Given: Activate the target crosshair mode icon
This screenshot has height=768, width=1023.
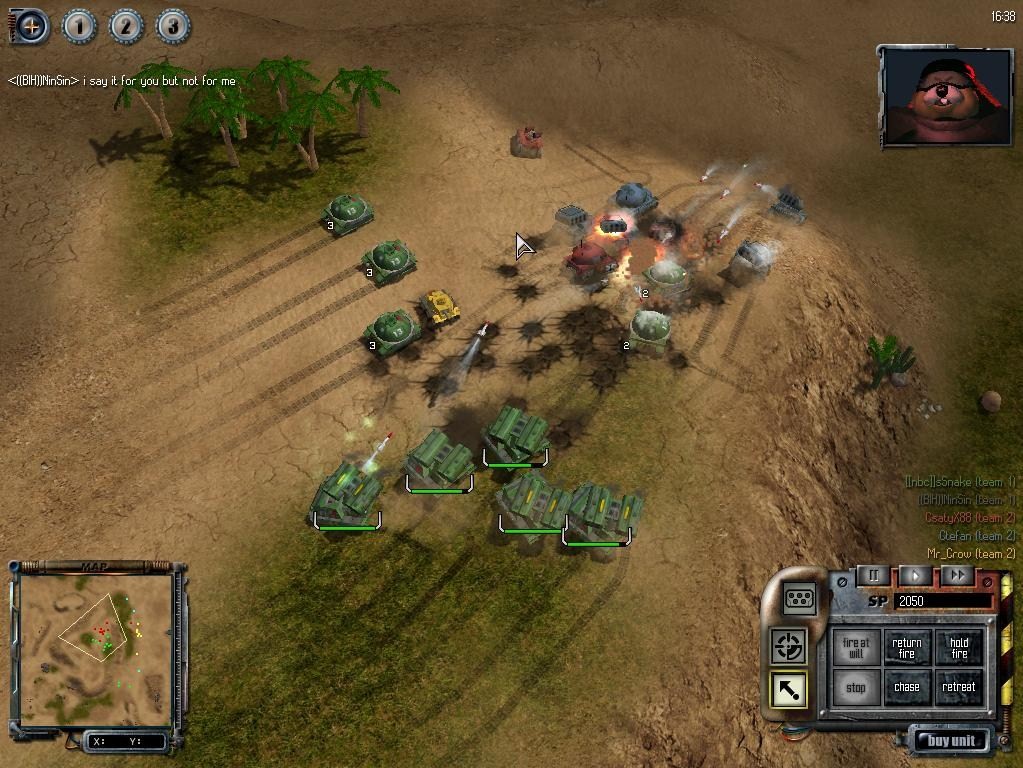Looking at the screenshot, I should click(x=789, y=646).
